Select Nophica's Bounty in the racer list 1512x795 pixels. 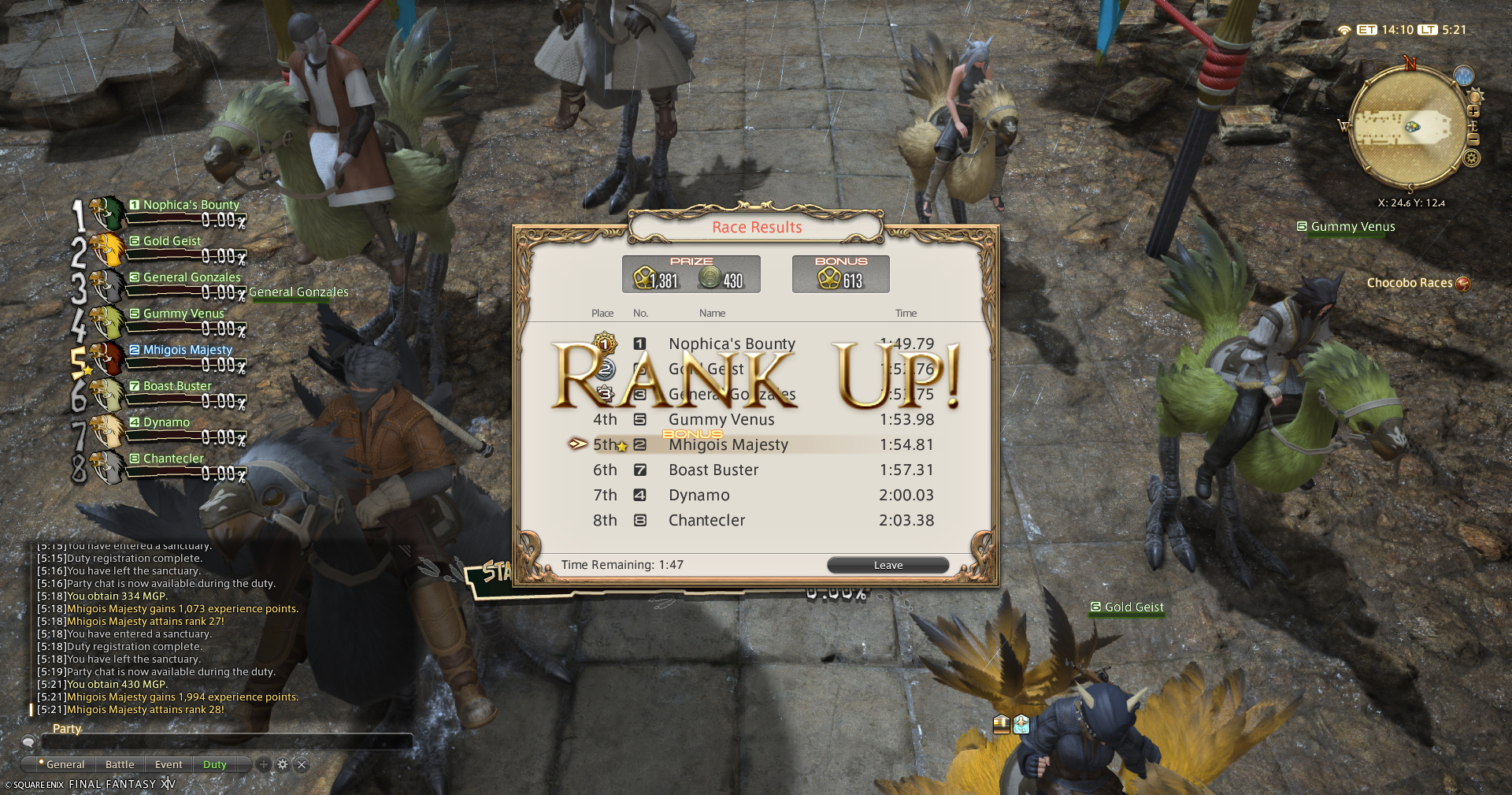191,205
